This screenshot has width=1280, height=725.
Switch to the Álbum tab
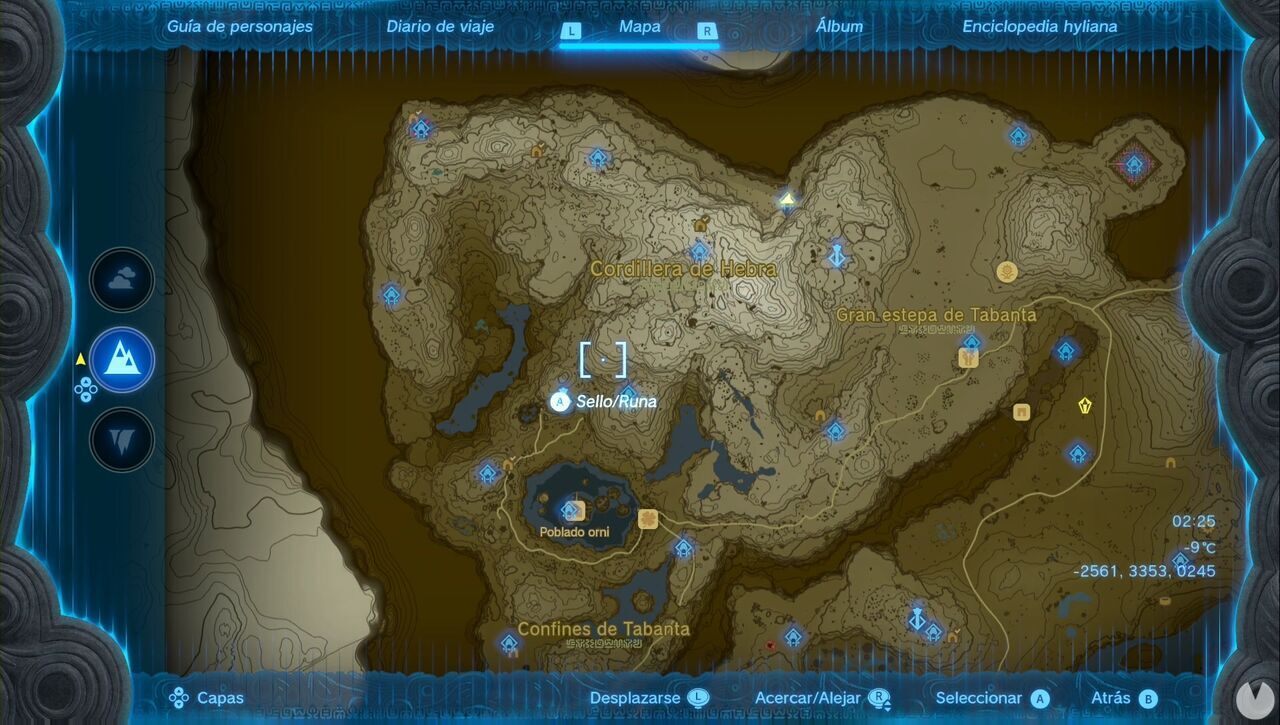[841, 27]
